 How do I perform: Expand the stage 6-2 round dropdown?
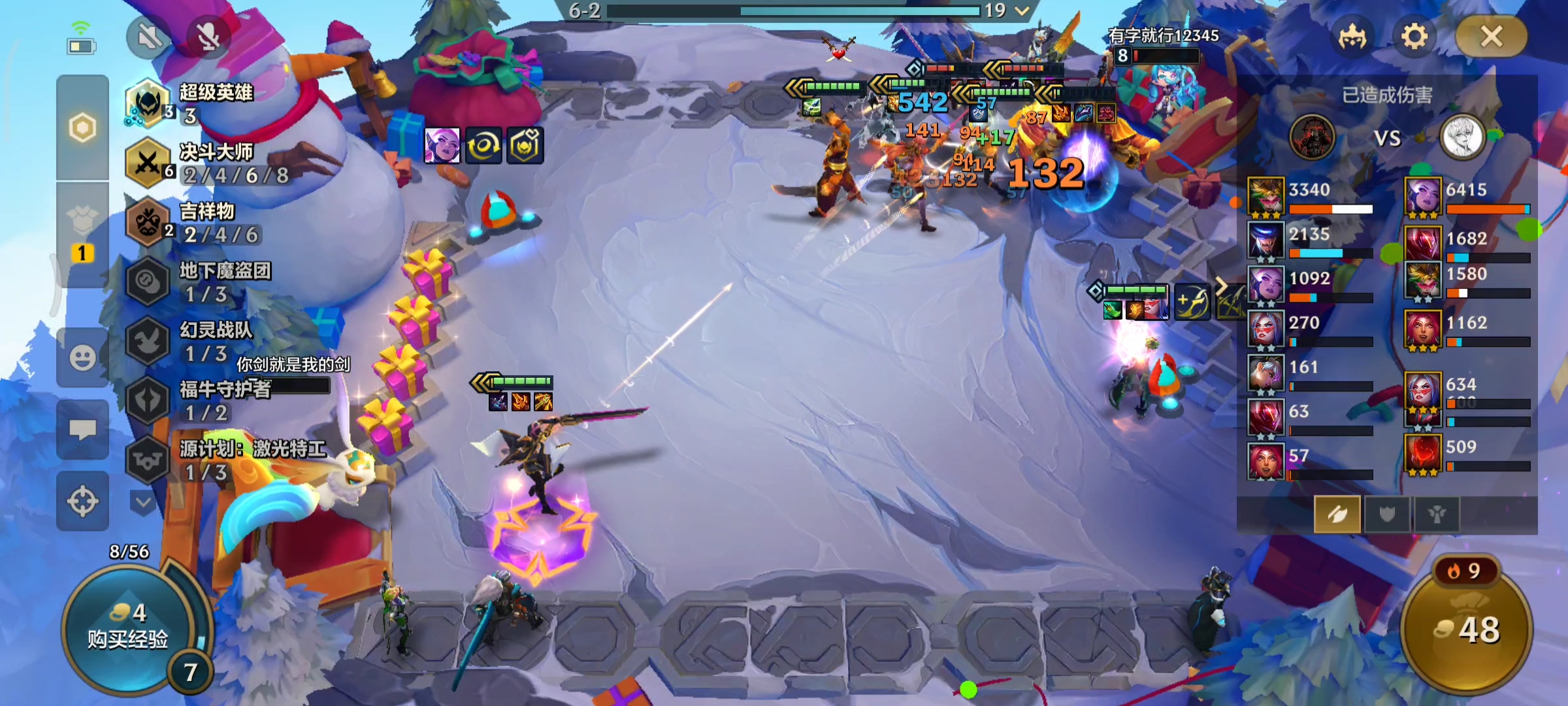click(x=1022, y=10)
